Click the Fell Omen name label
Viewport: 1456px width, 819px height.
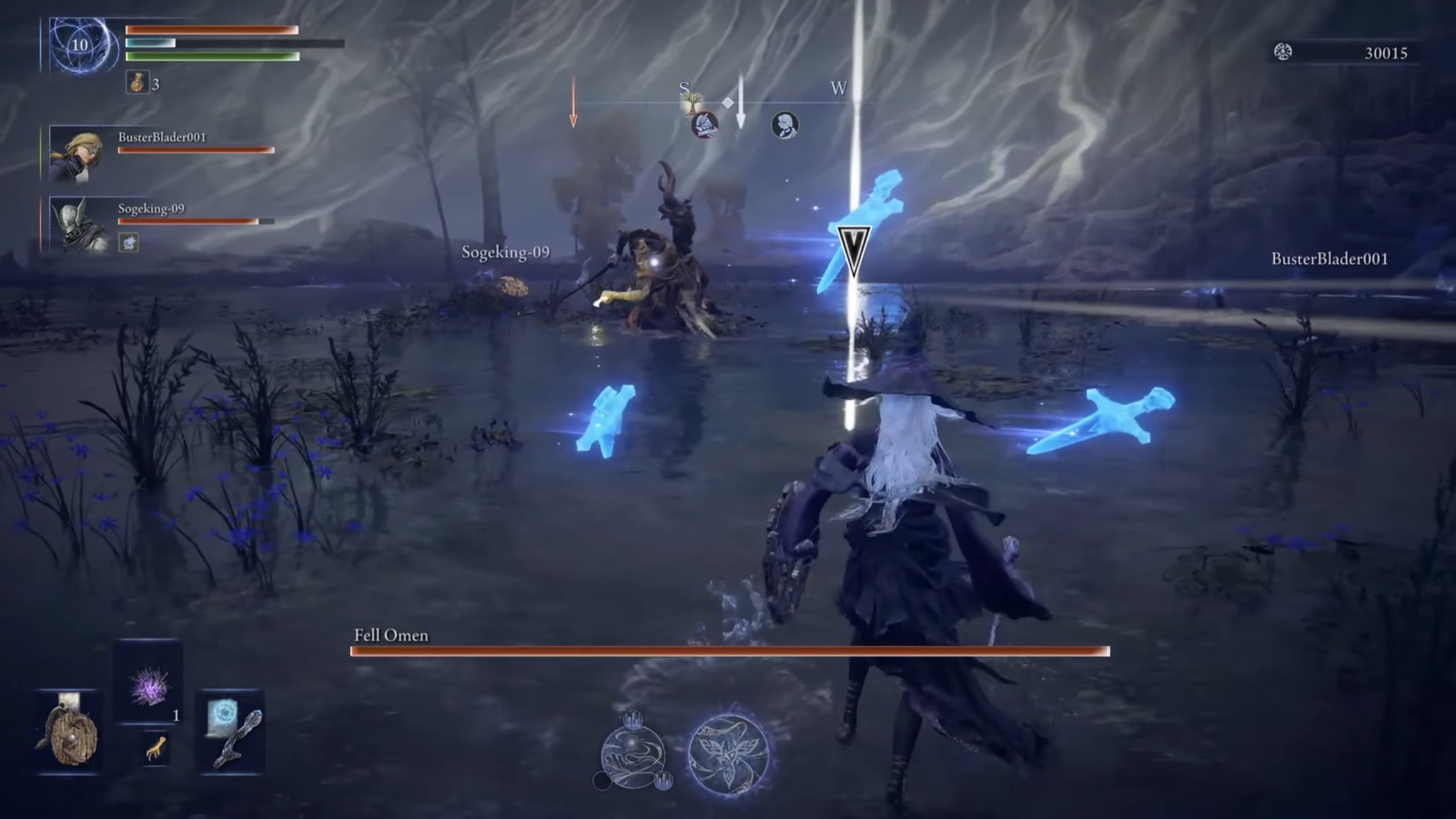click(389, 636)
